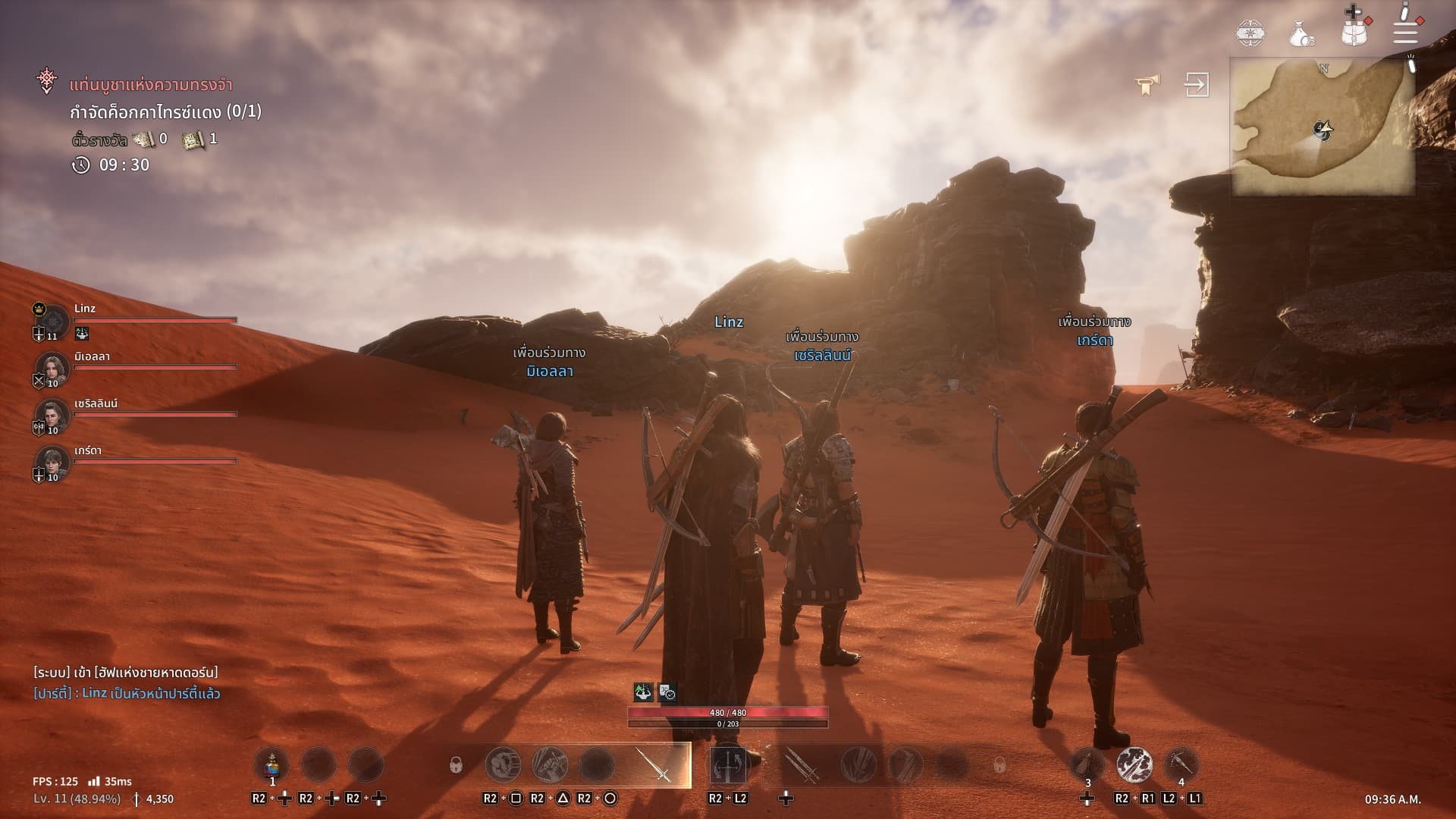Activate the bright white swirling slash skill
The width and height of the screenshot is (1456, 819).
click(x=1134, y=764)
